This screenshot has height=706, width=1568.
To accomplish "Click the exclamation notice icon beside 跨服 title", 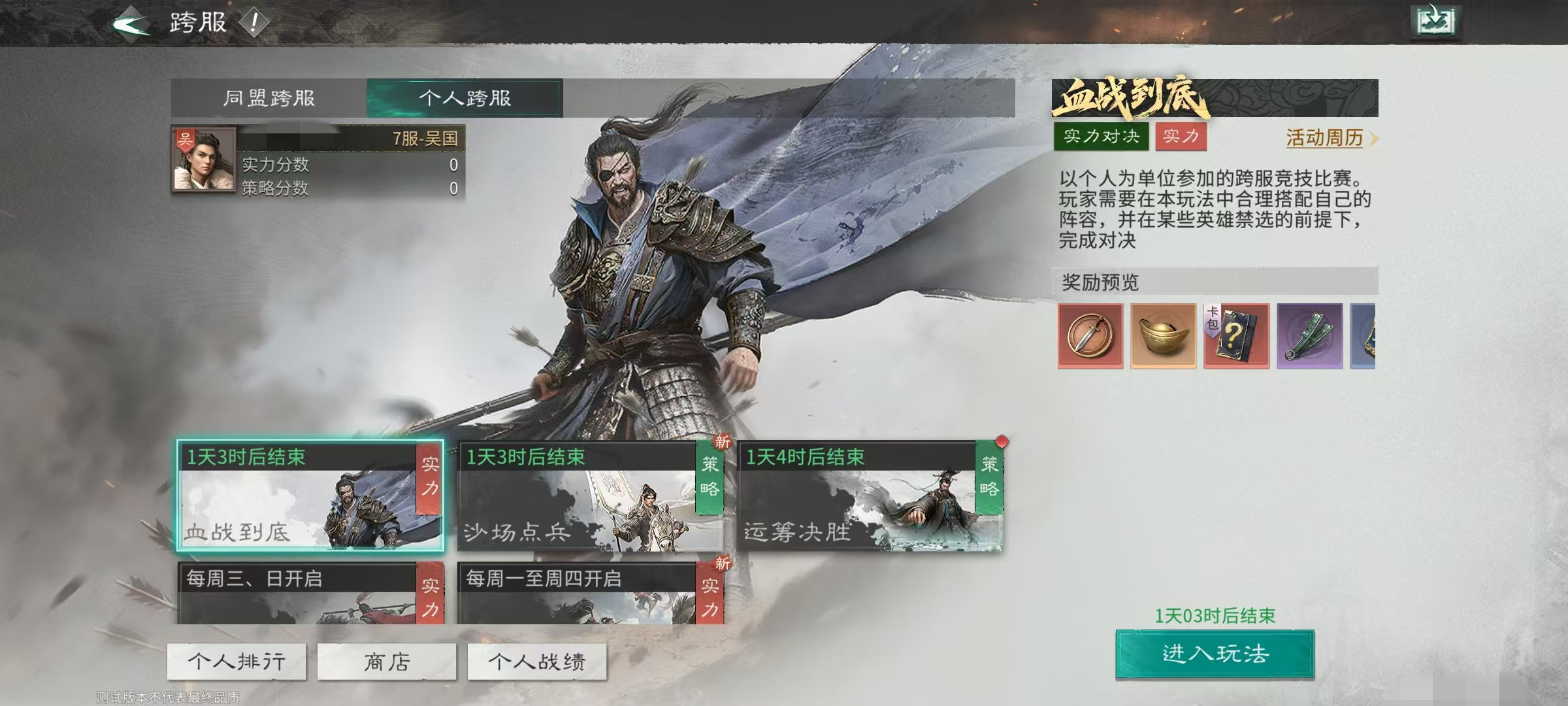I will (x=255, y=22).
